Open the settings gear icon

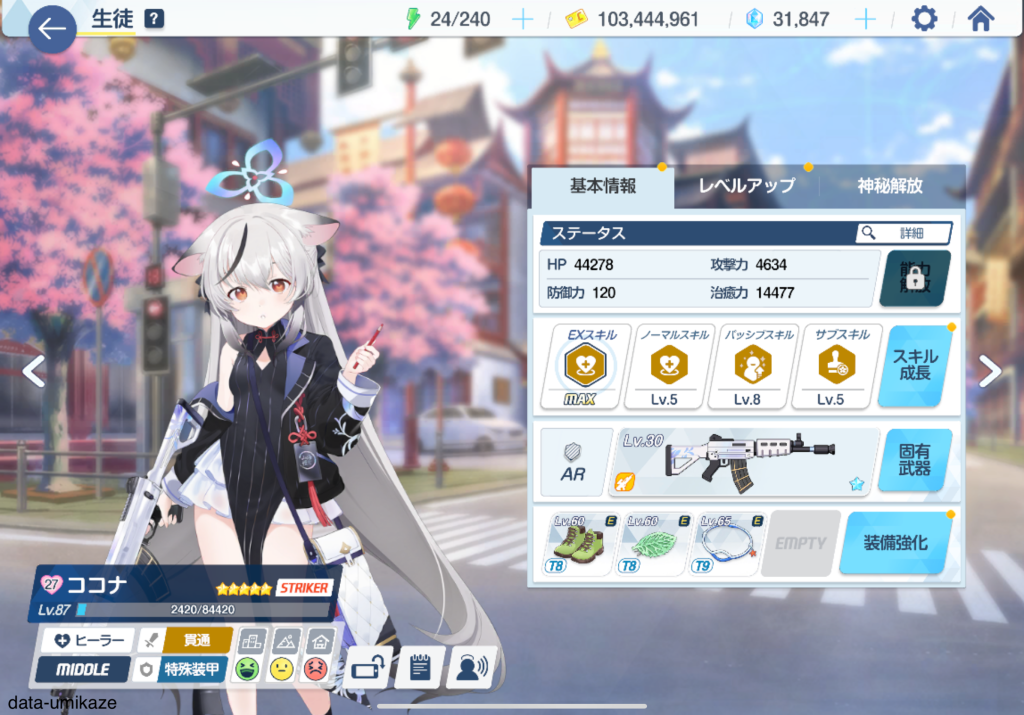tap(925, 19)
